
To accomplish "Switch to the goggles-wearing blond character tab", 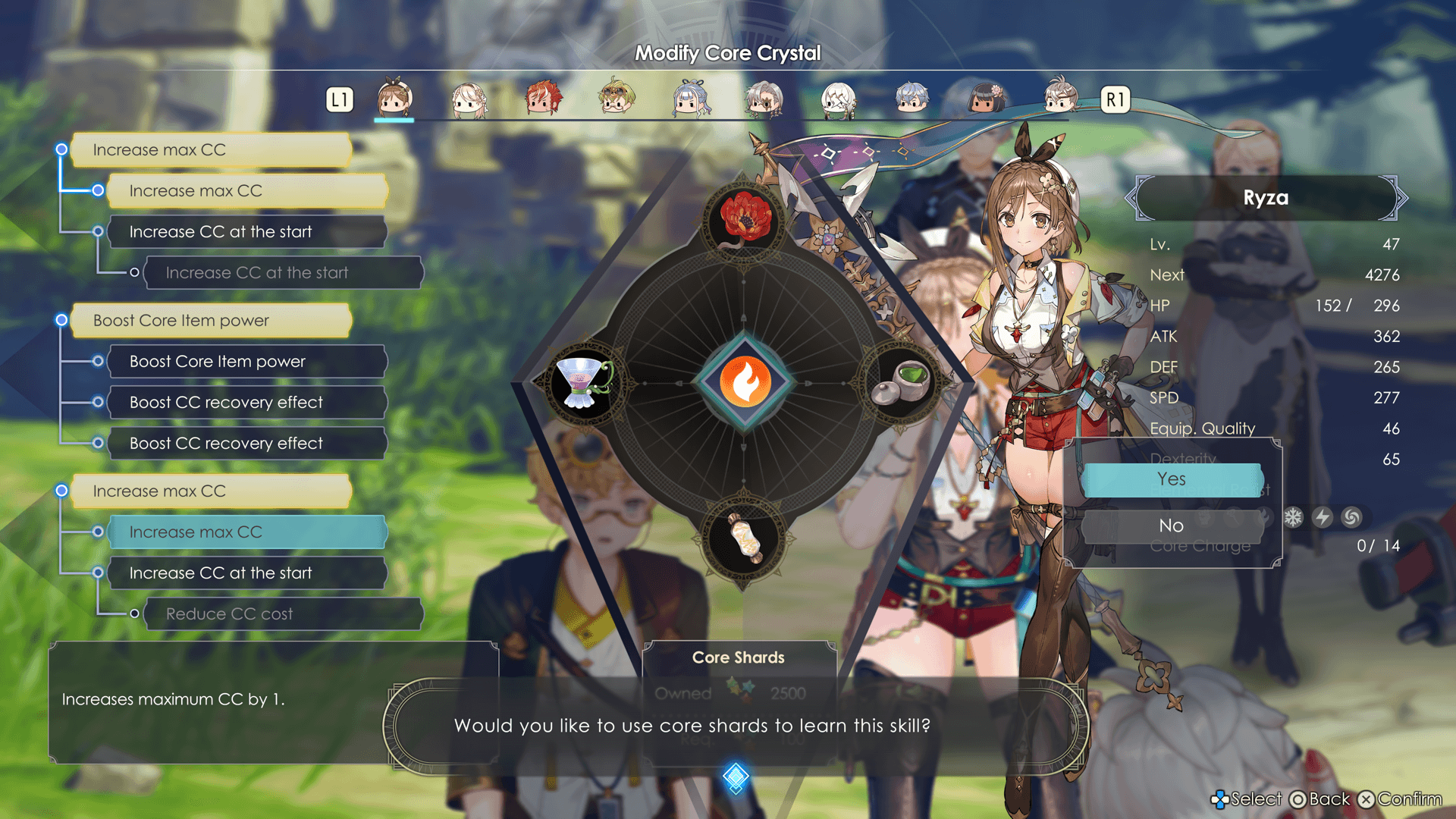I will coord(616,99).
